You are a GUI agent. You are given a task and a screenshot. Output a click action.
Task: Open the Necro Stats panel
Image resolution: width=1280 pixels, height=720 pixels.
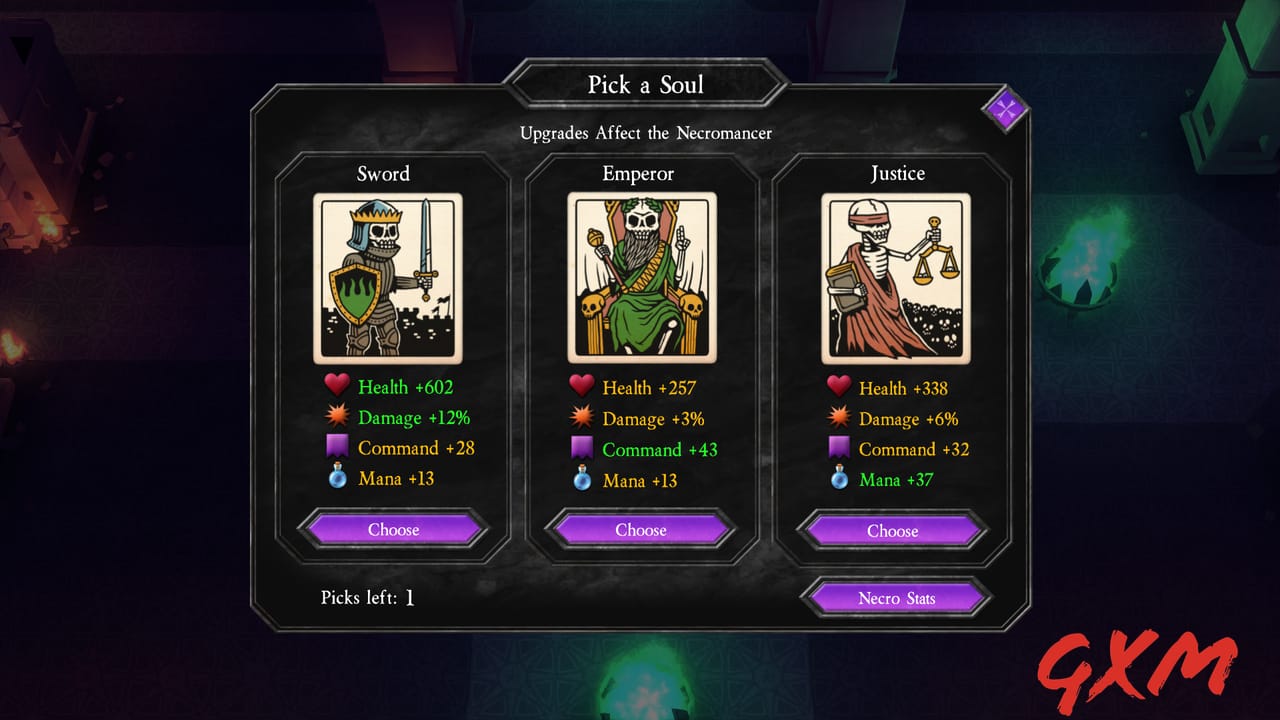[896, 597]
